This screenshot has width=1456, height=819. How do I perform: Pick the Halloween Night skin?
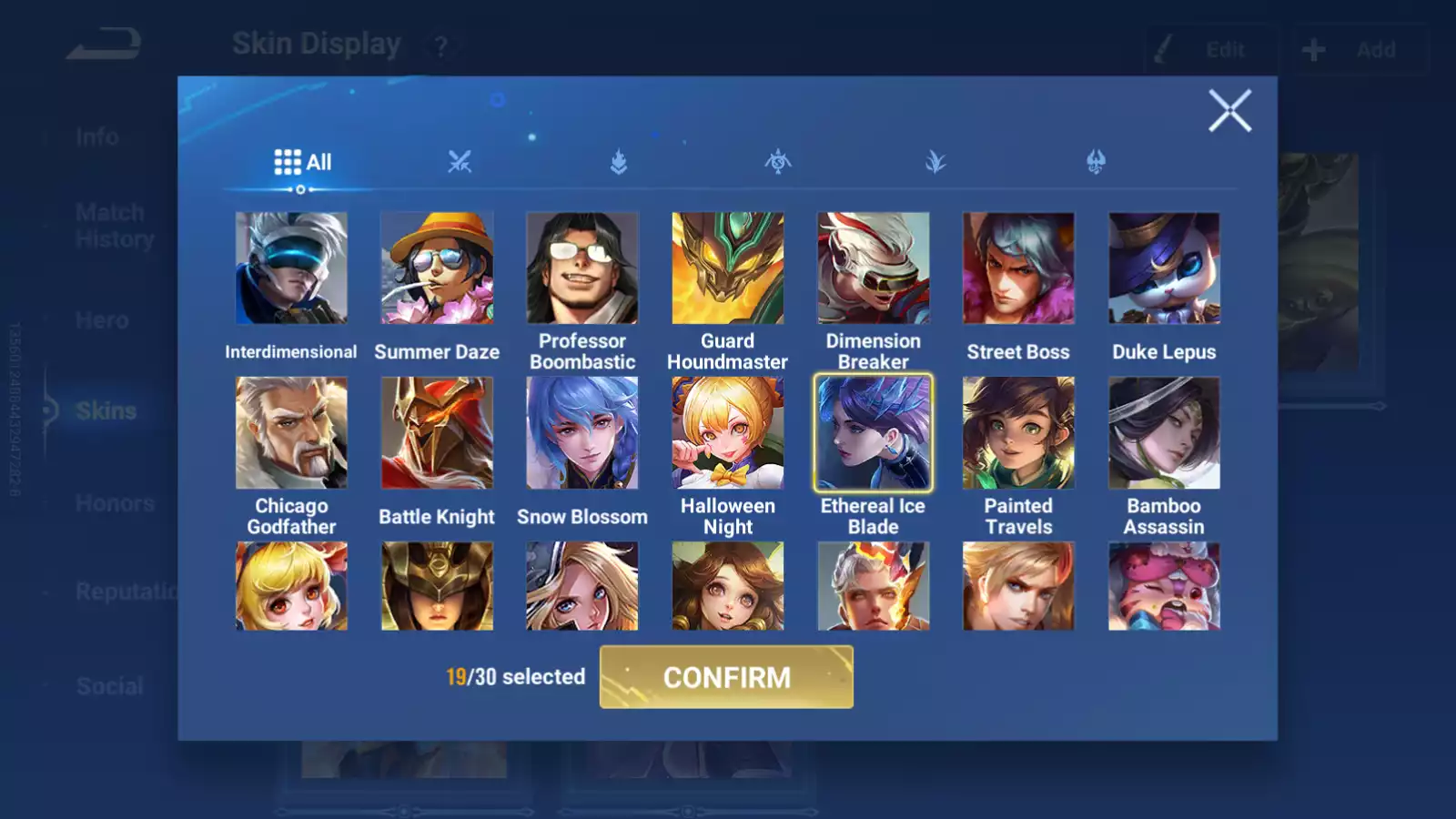[x=728, y=433]
